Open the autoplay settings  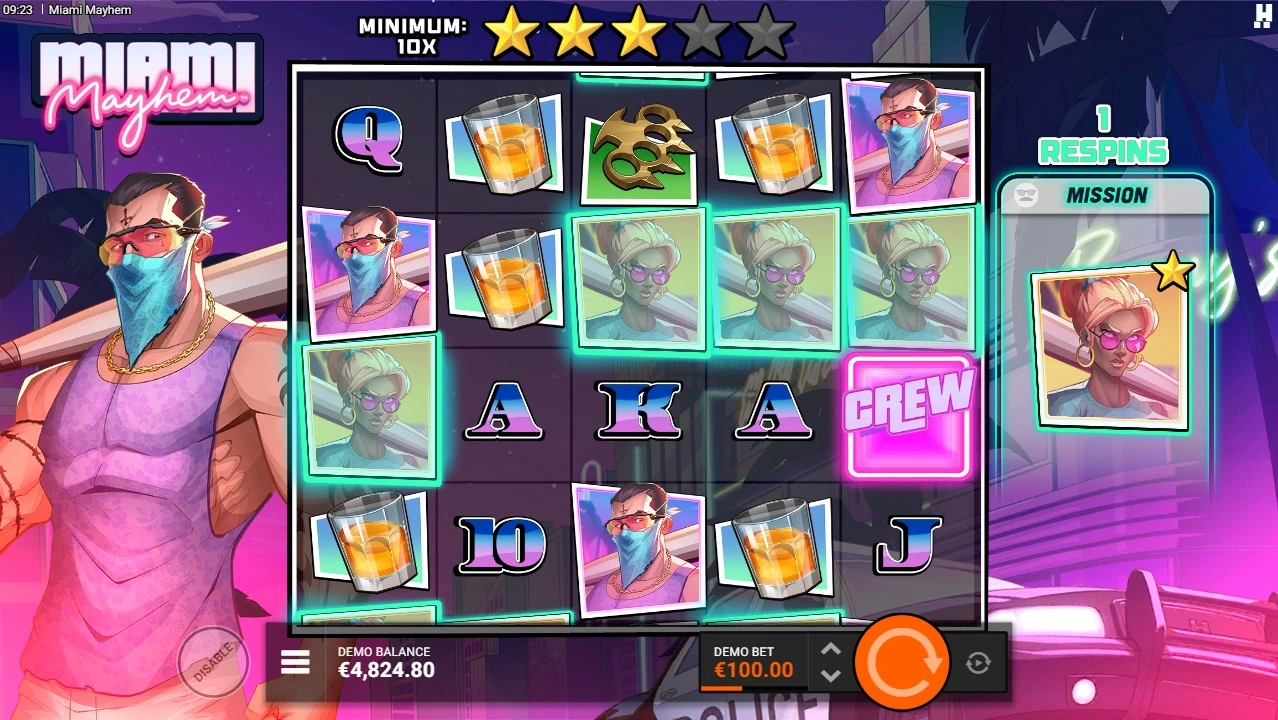(978, 662)
